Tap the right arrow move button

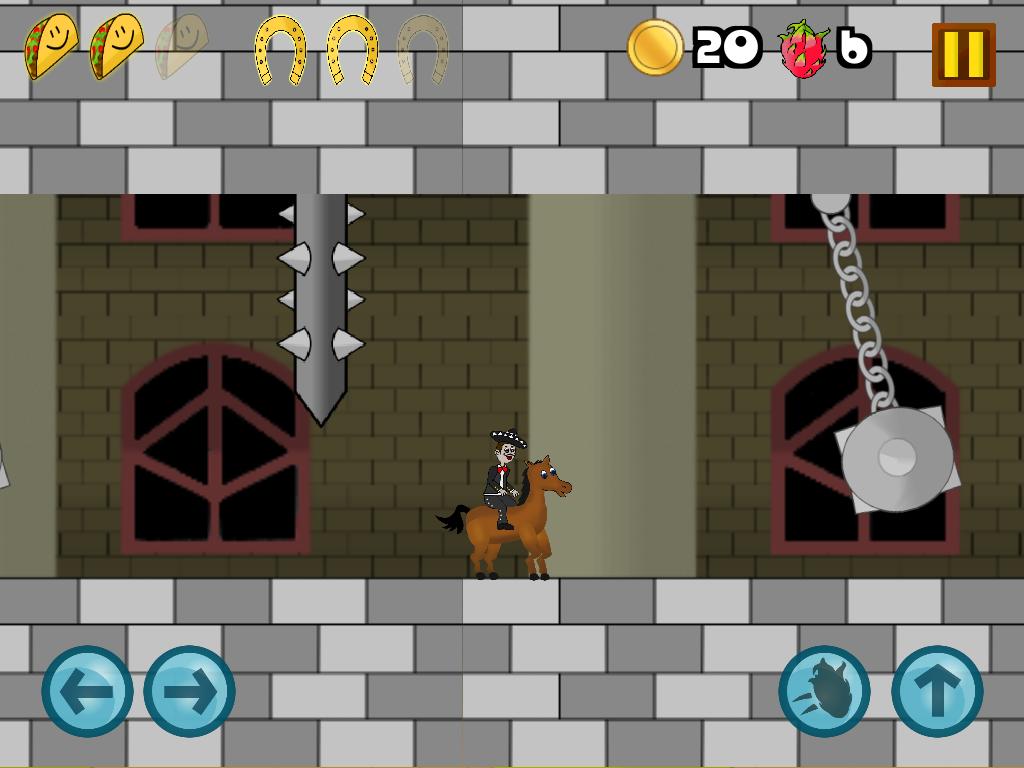tap(189, 691)
